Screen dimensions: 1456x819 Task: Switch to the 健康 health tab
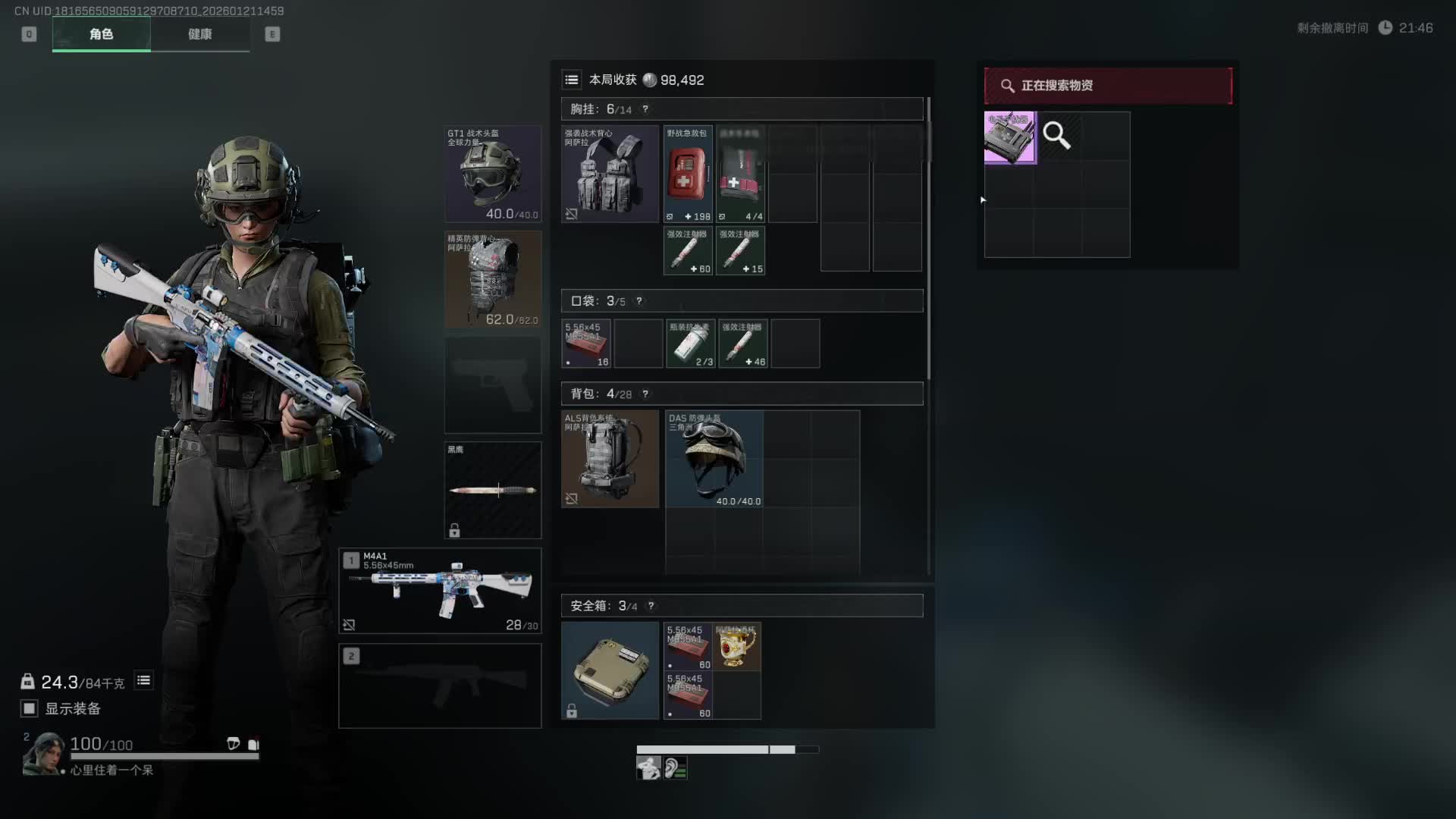click(x=199, y=34)
